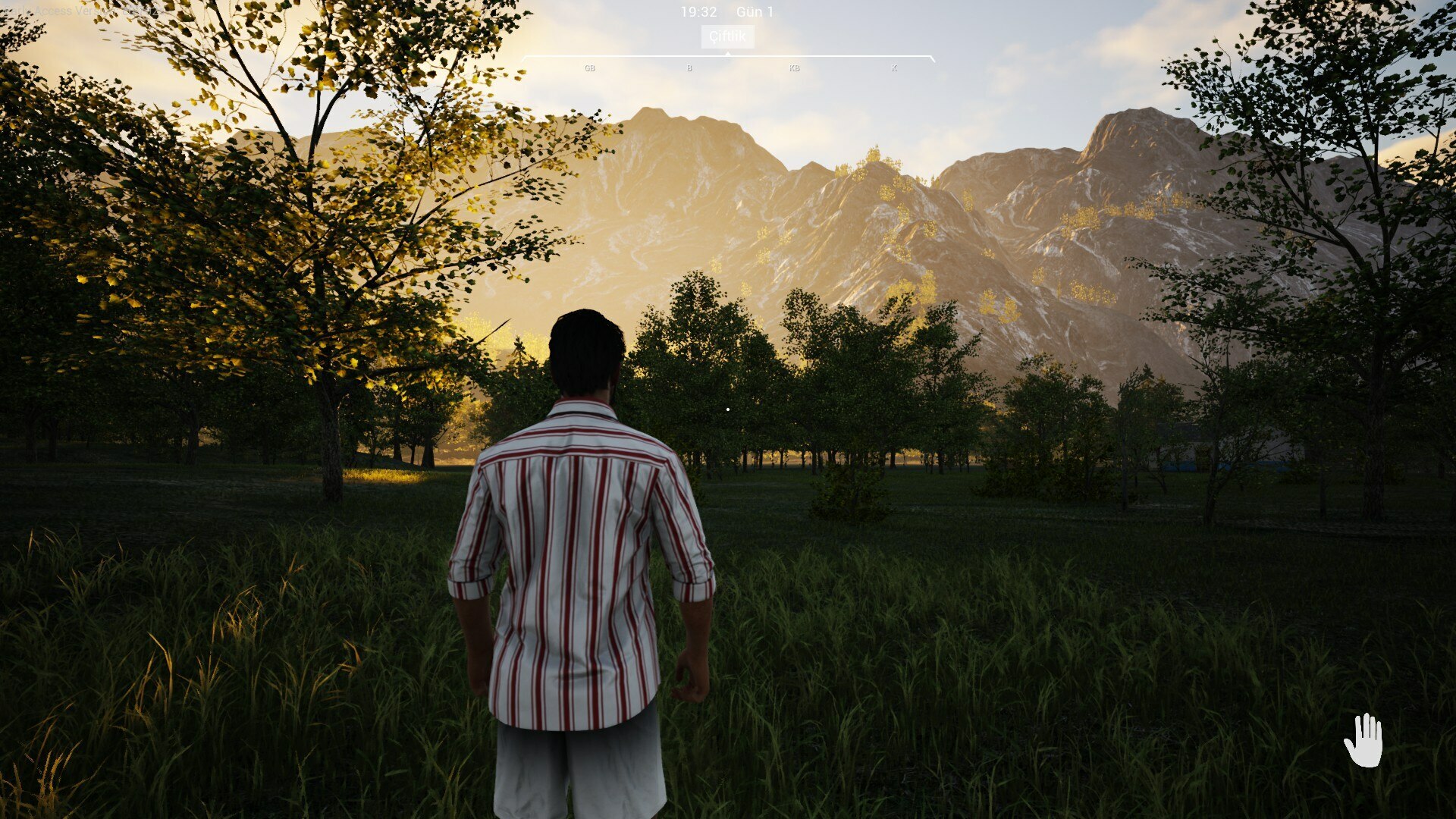Viewport: 1456px width, 819px height.
Task: Select the GB marker on the compass
Action: point(589,67)
